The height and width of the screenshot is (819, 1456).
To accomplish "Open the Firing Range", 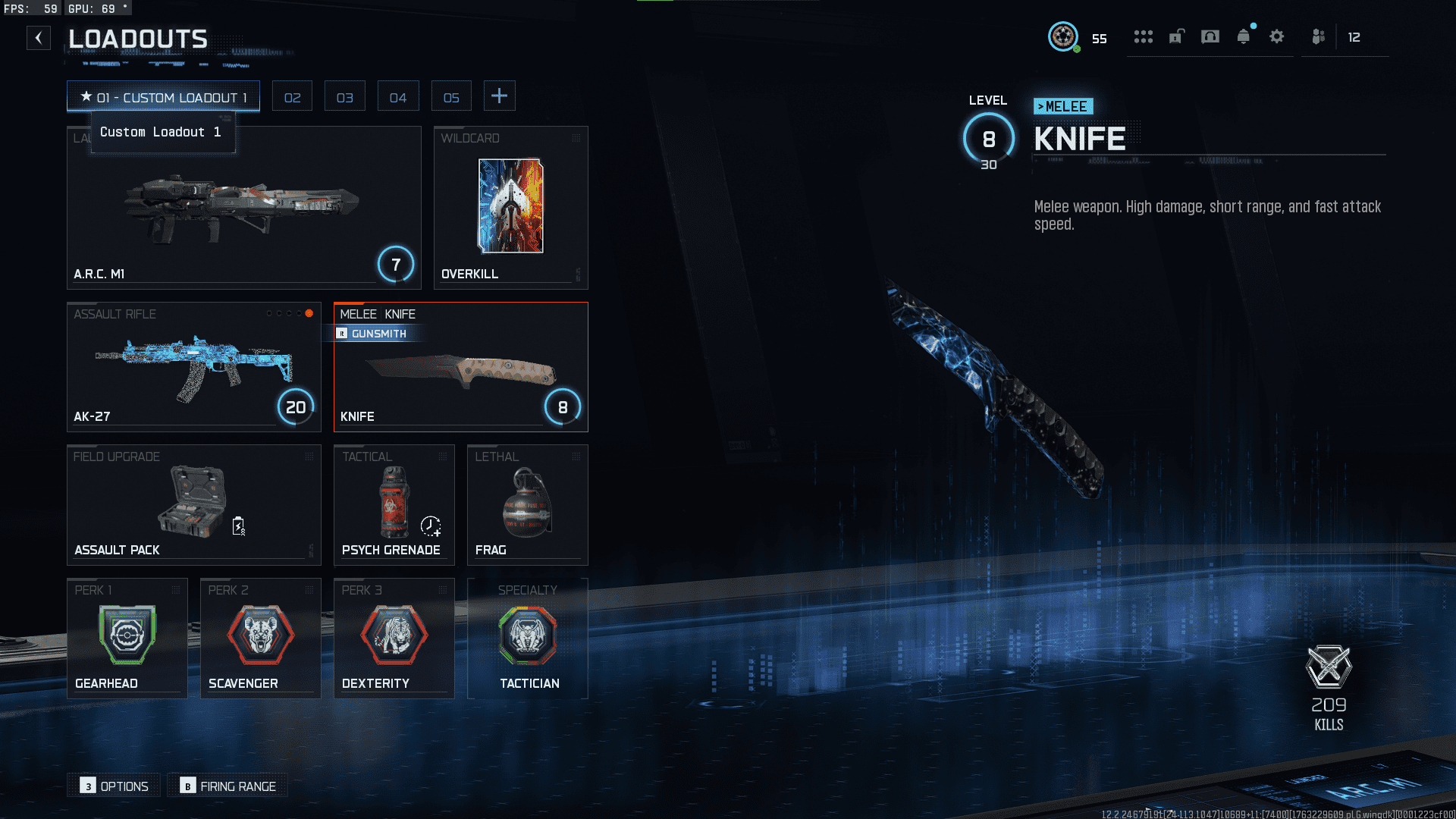I will pos(227,786).
